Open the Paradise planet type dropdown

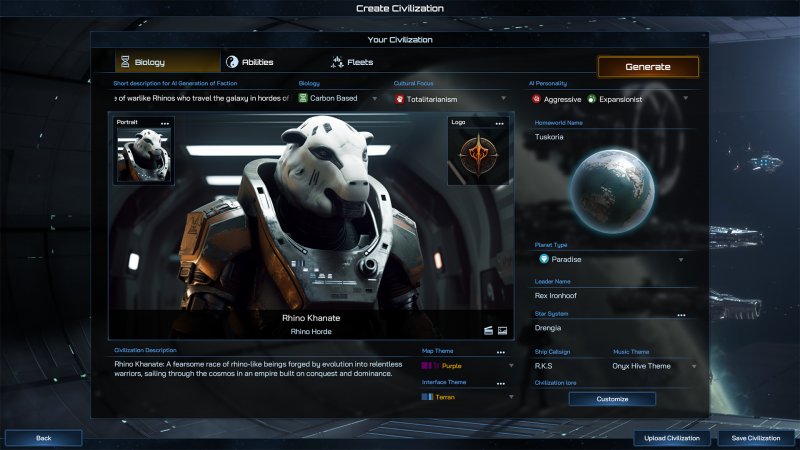[x=610, y=259]
